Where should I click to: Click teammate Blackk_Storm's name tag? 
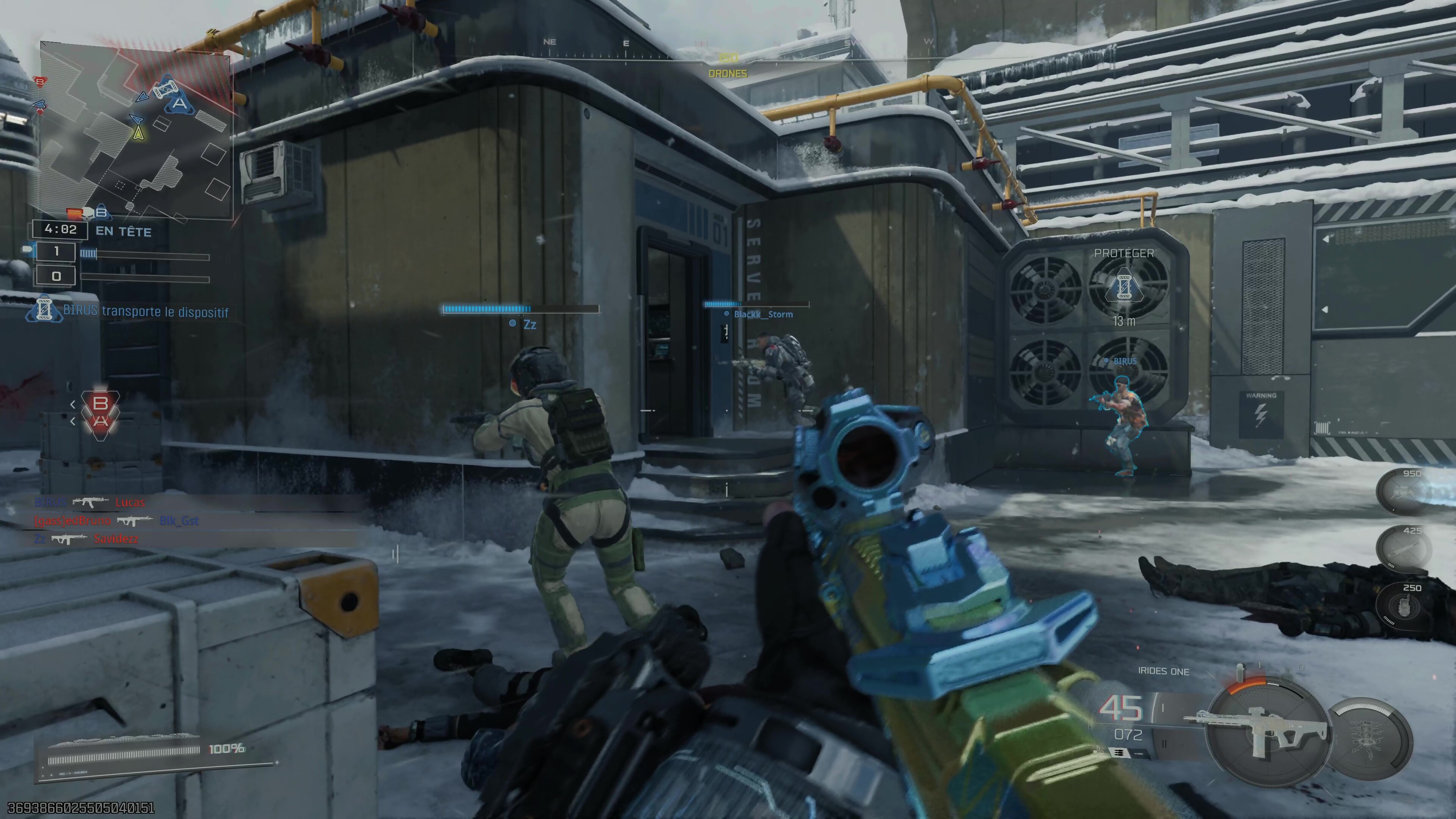point(763,314)
